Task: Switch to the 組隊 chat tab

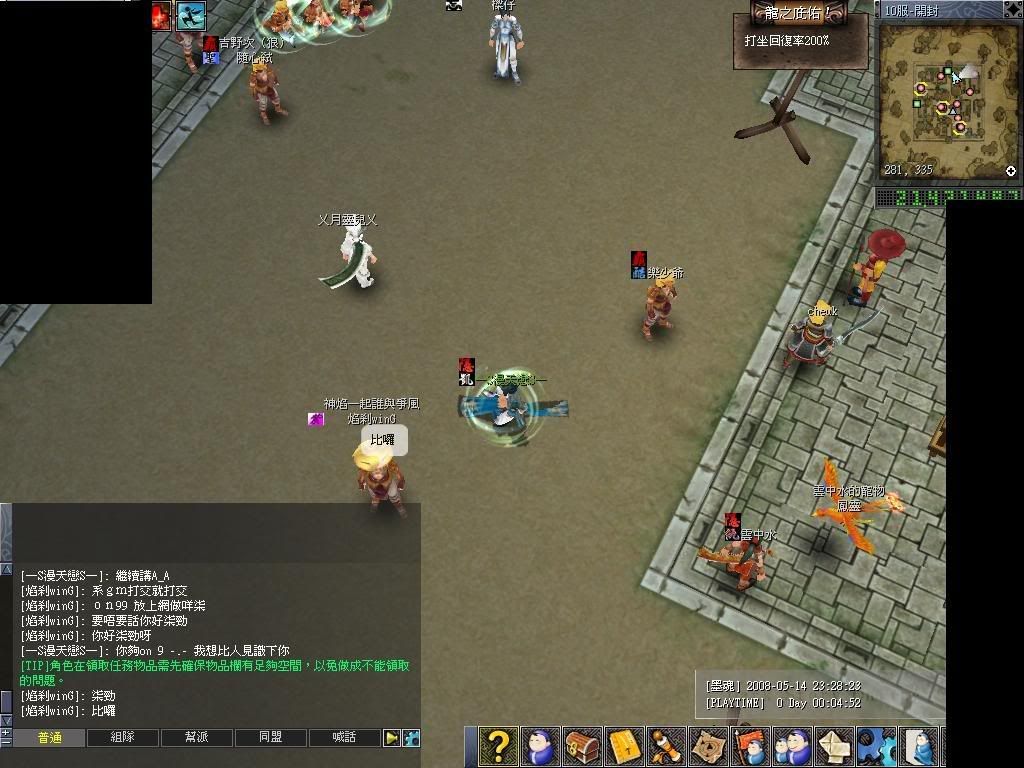Action: pos(122,738)
